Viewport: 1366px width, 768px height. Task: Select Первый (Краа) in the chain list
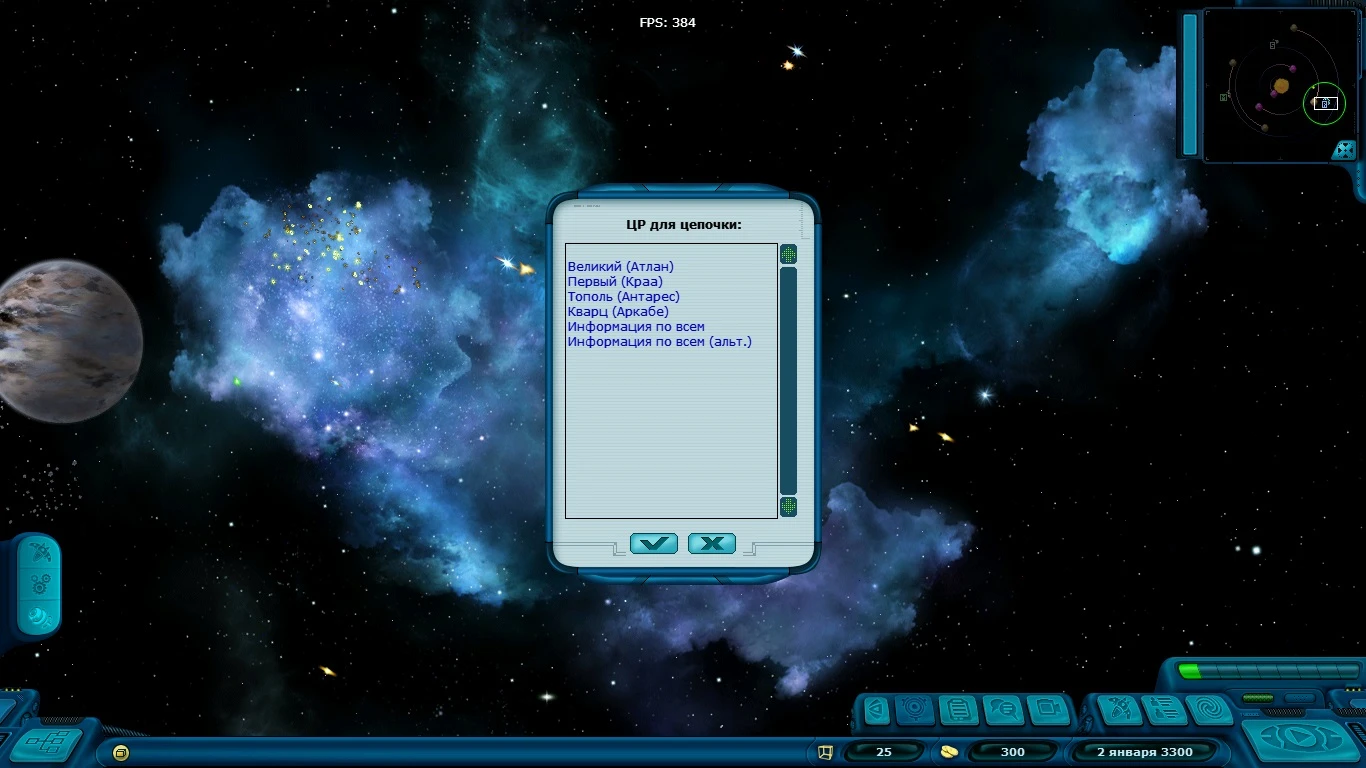(615, 281)
